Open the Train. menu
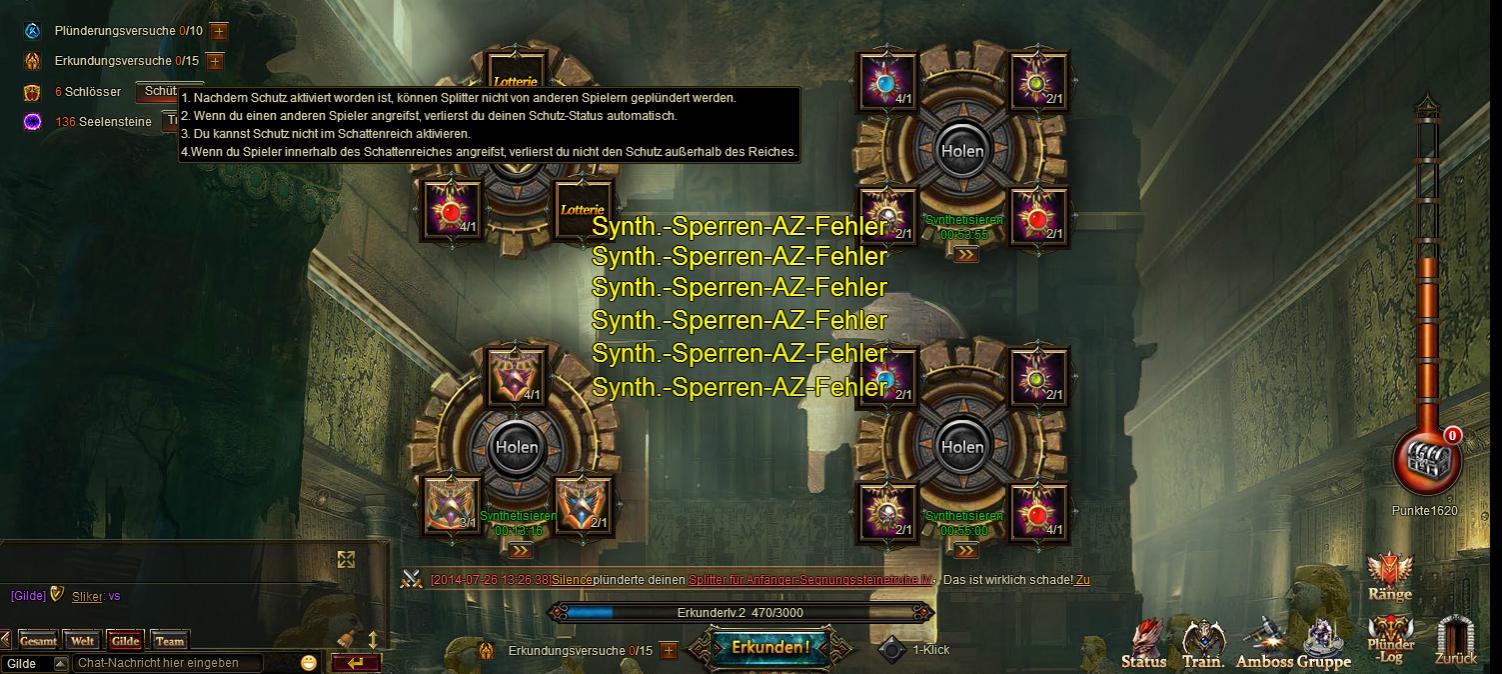Screen dimensions: 1502x674 click(x=1204, y=645)
